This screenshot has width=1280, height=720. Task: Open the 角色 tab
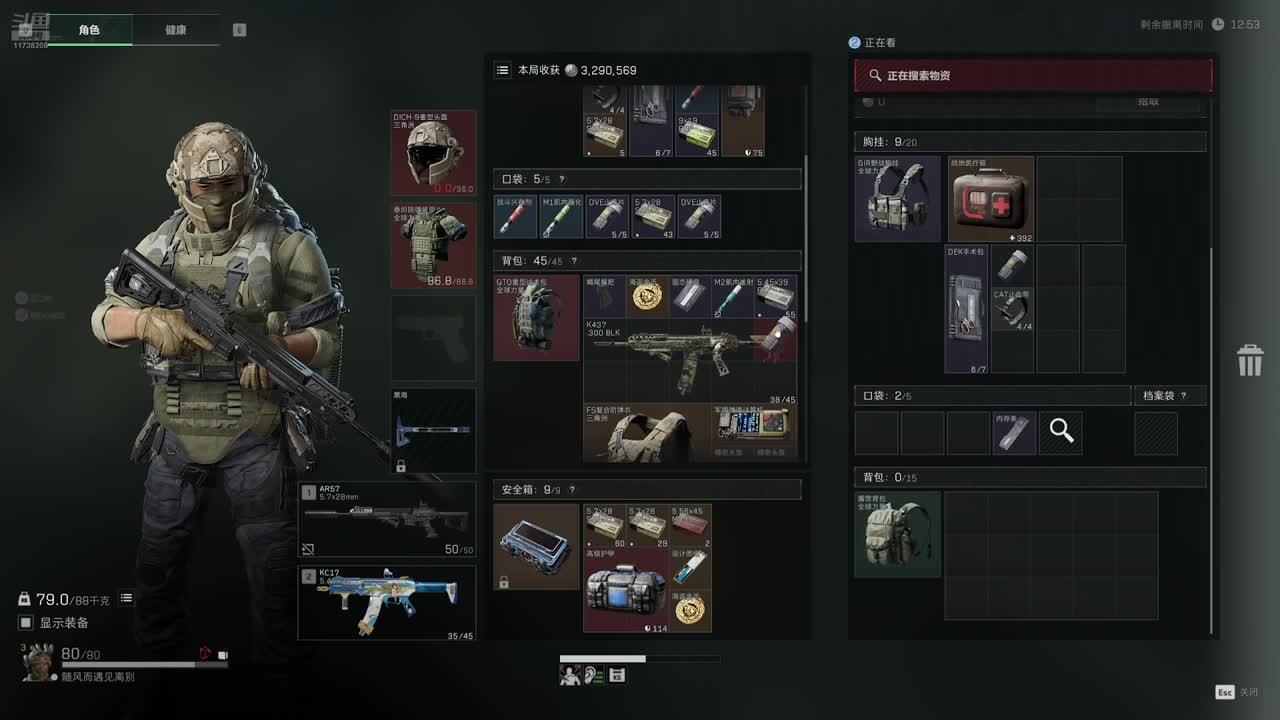click(89, 30)
